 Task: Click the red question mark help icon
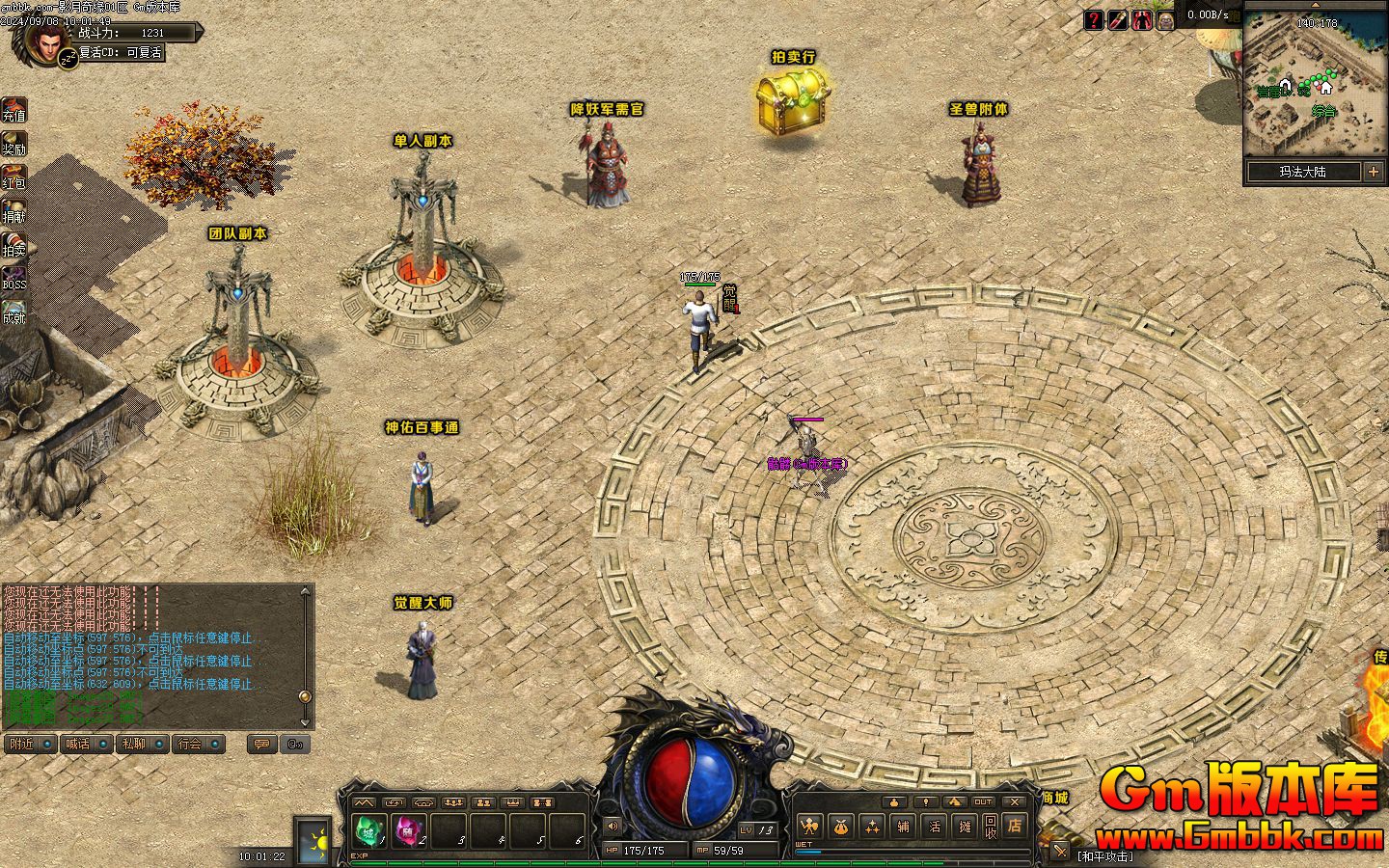(x=1094, y=19)
